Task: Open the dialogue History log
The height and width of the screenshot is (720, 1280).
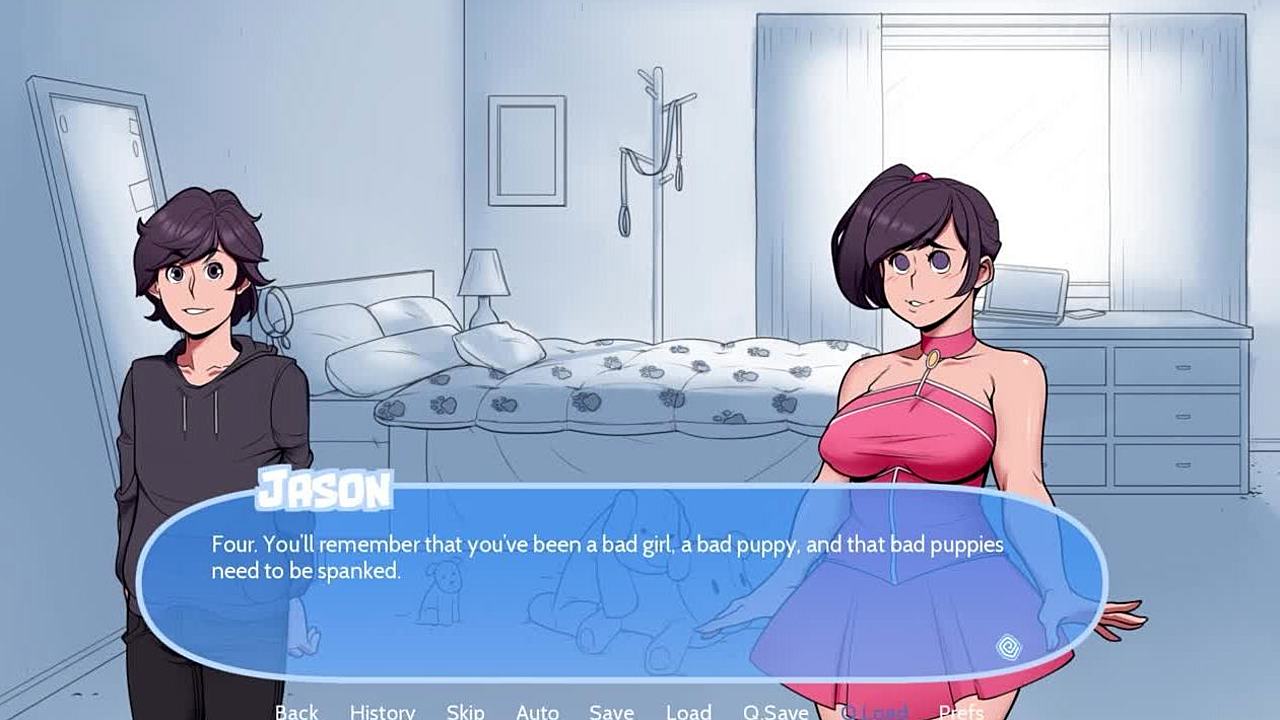Action: tap(382, 711)
